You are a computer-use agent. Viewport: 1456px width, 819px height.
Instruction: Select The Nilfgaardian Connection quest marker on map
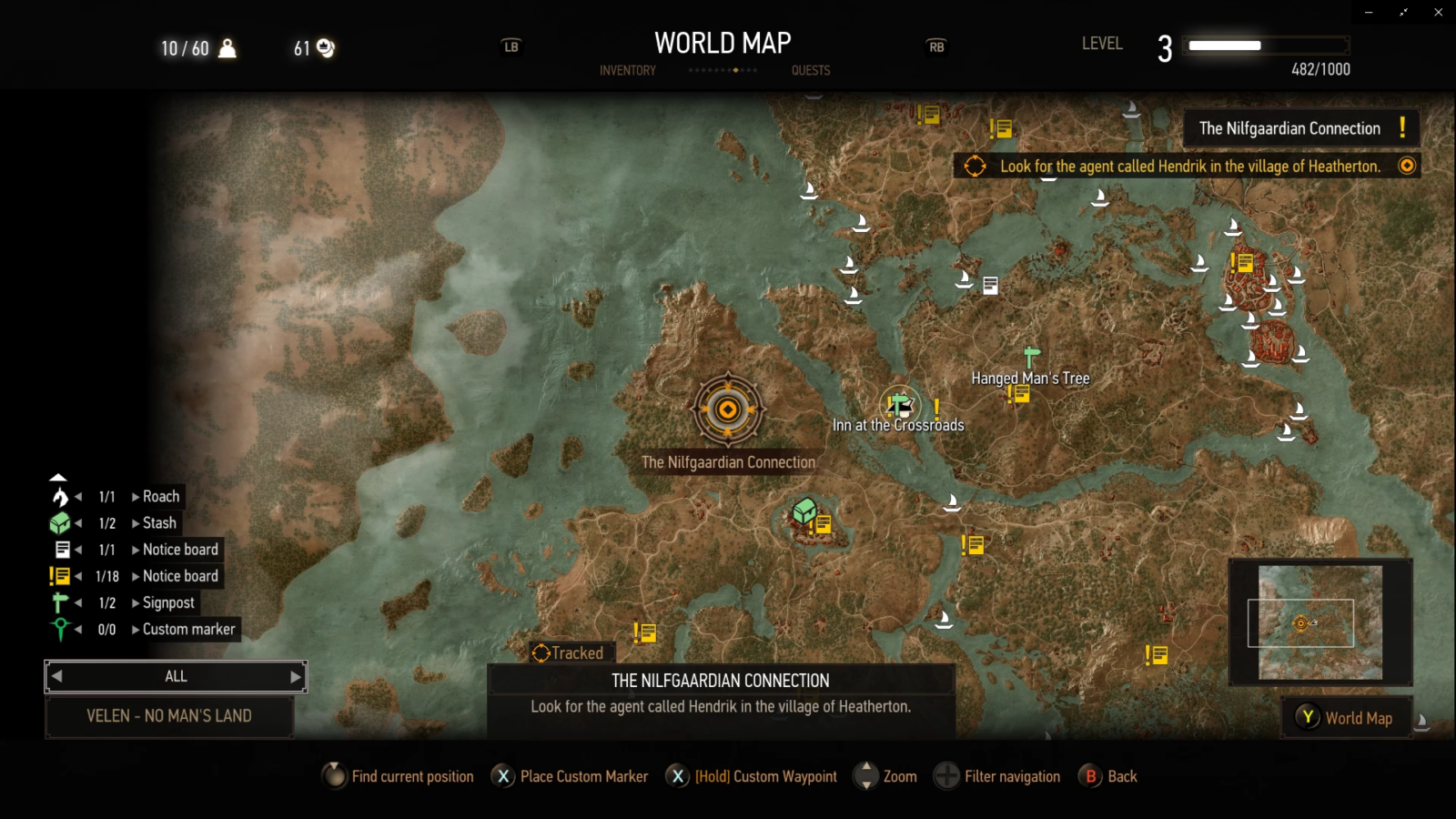coord(727,409)
